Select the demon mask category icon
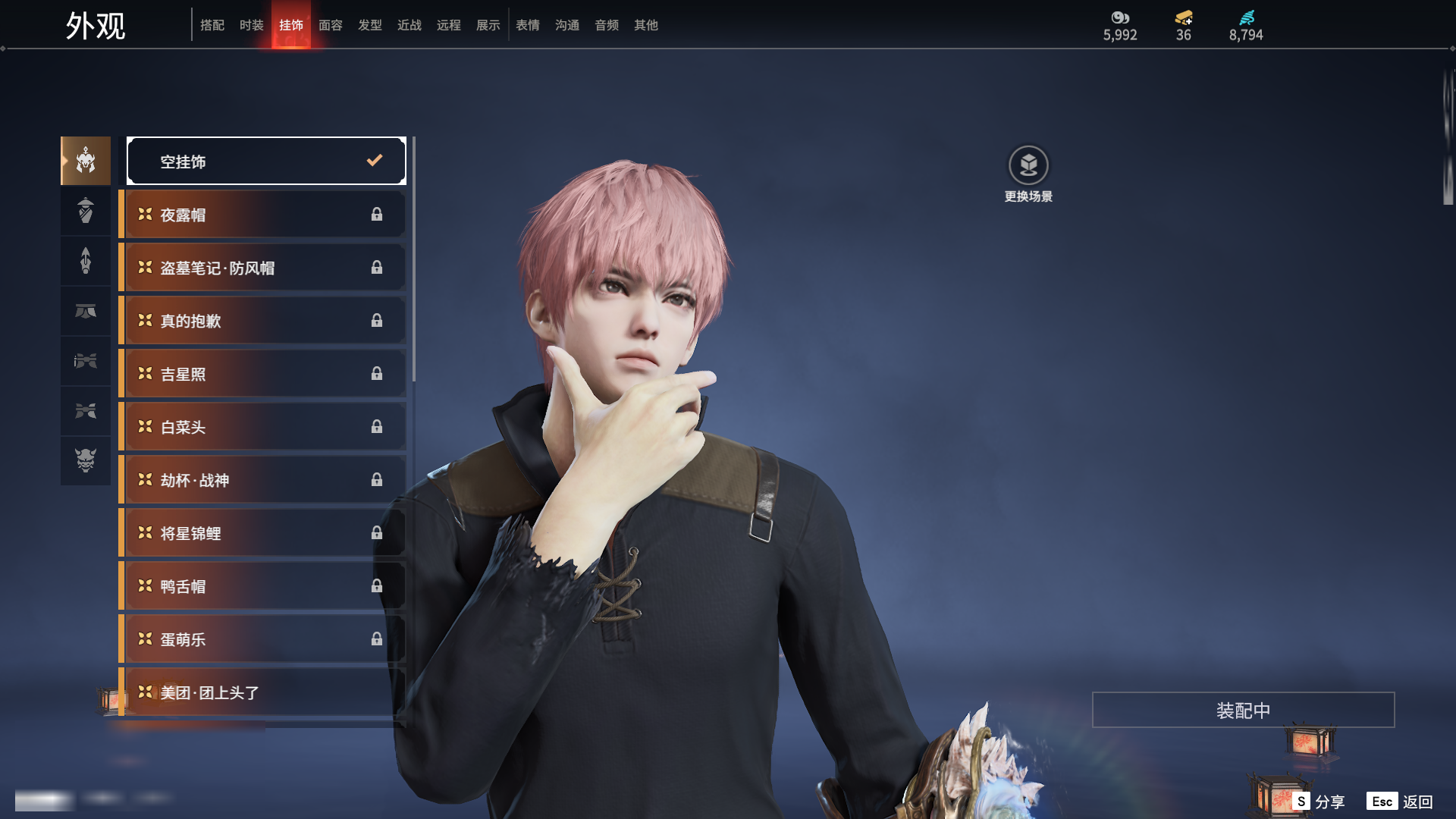The height and width of the screenshot is (819, 1456). tap(86, 460)
